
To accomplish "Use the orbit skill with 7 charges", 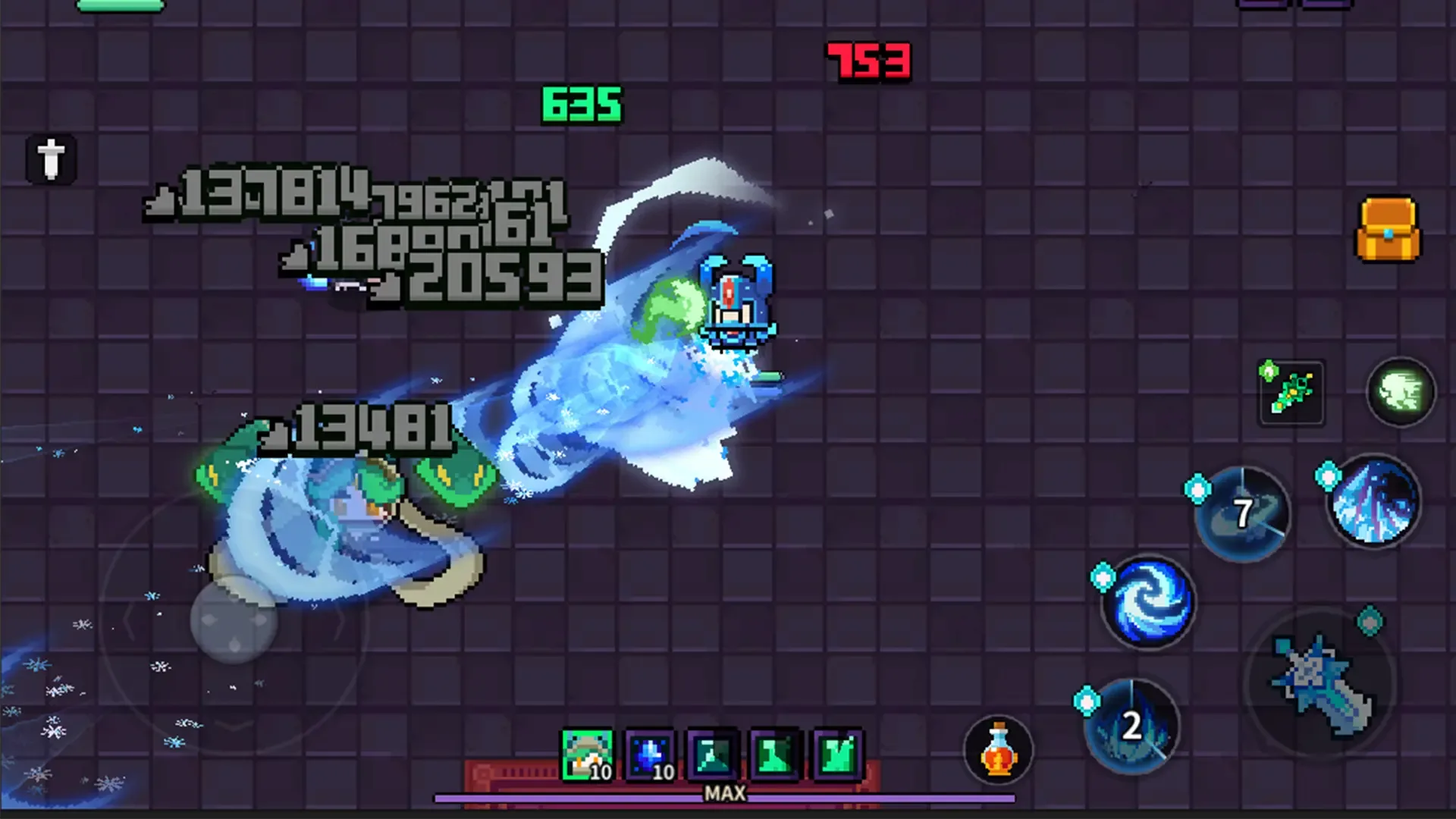I will point(1241,514).
